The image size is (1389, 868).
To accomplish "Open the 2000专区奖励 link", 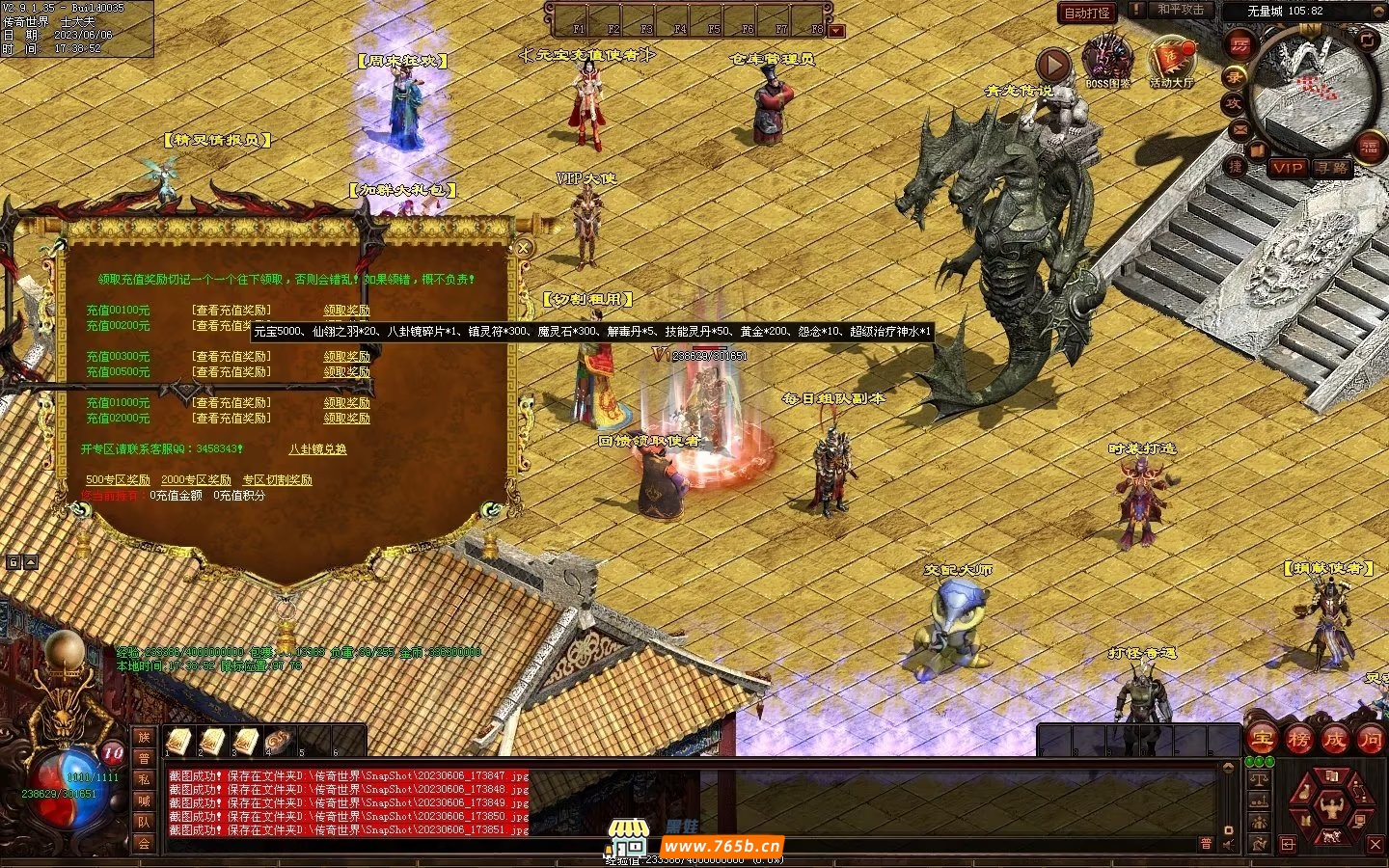I will [x=196, y=480].
